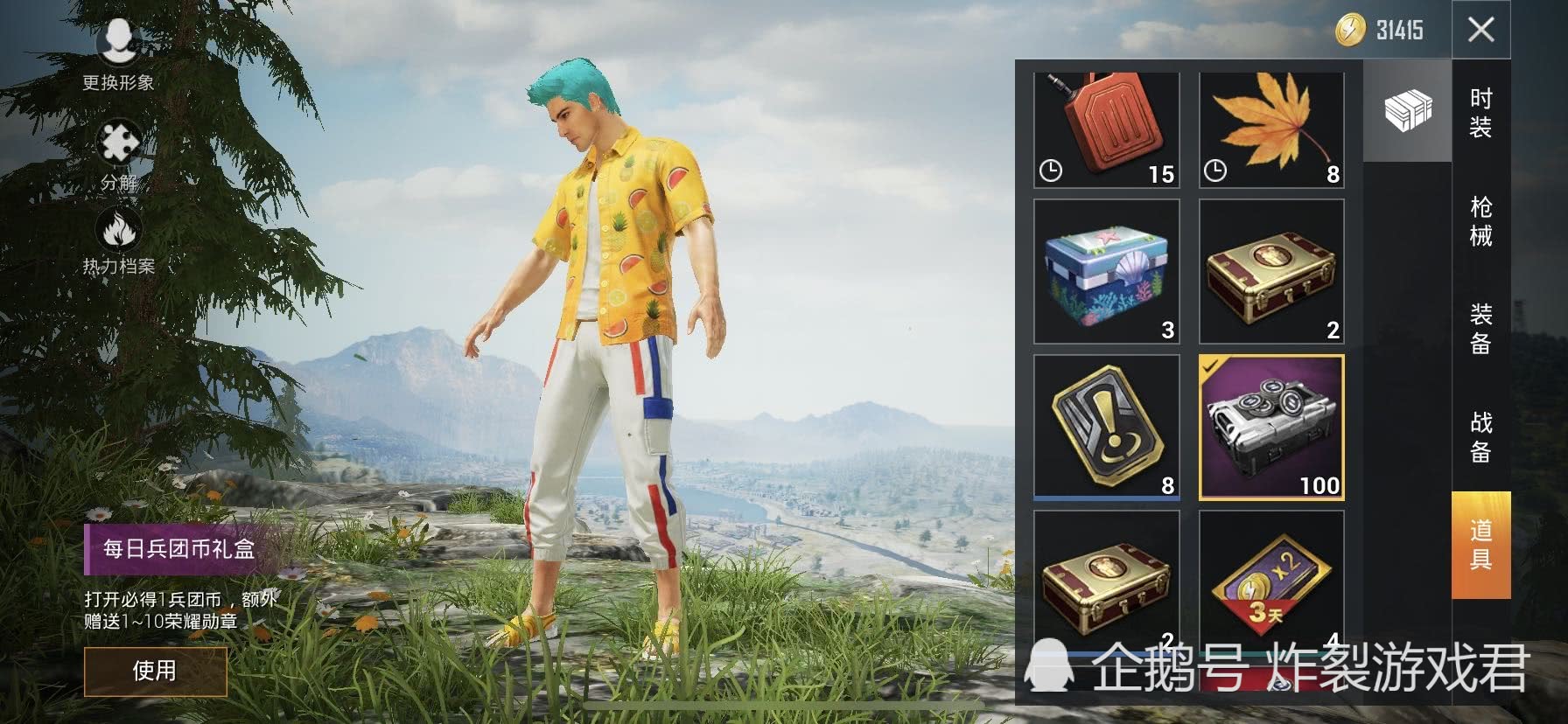Use the daily legion coin gift box
The width and height of the screenshot is (1568, 724).
tap(155, 671)
